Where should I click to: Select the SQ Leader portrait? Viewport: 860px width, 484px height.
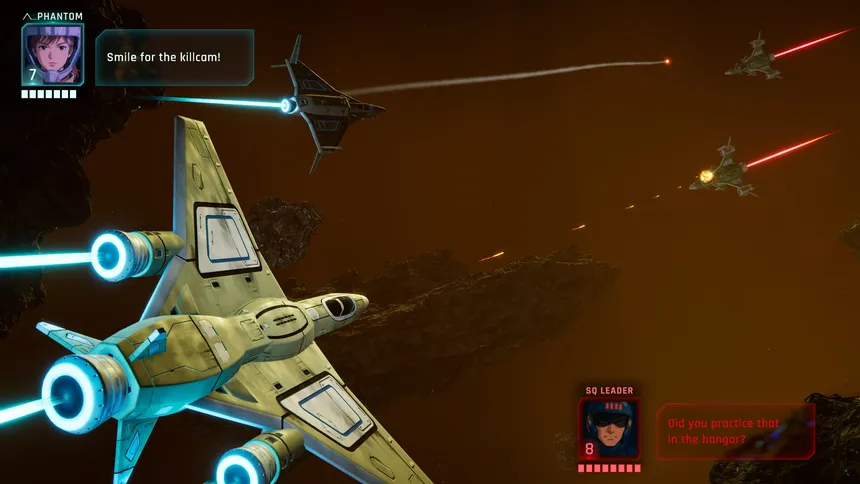[608, 428]
